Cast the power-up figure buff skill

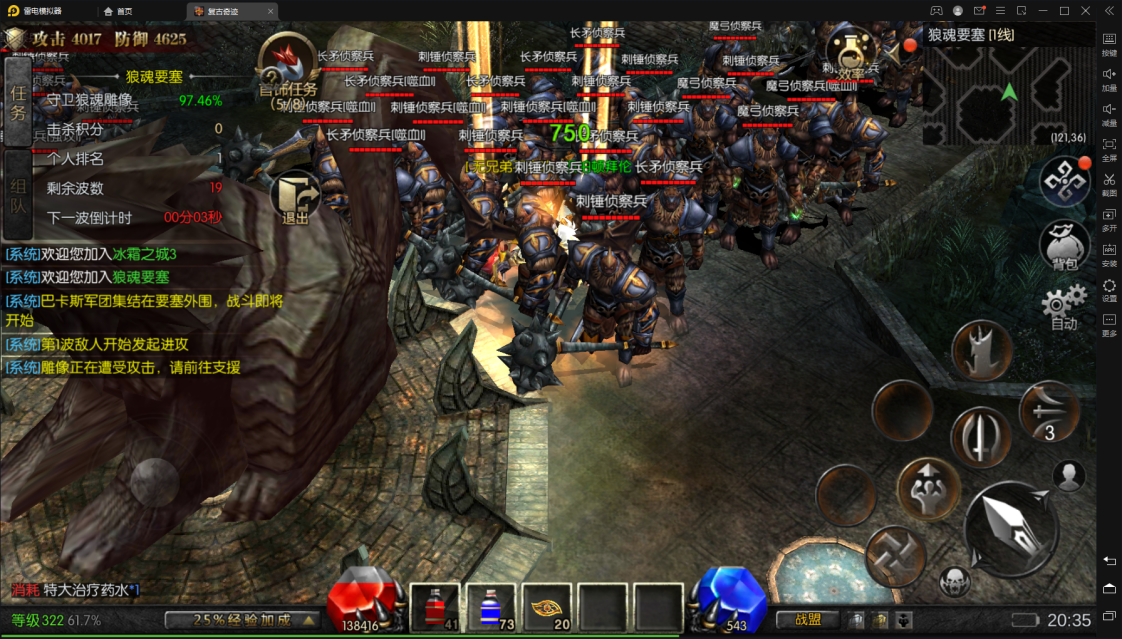tap(929, 490)
